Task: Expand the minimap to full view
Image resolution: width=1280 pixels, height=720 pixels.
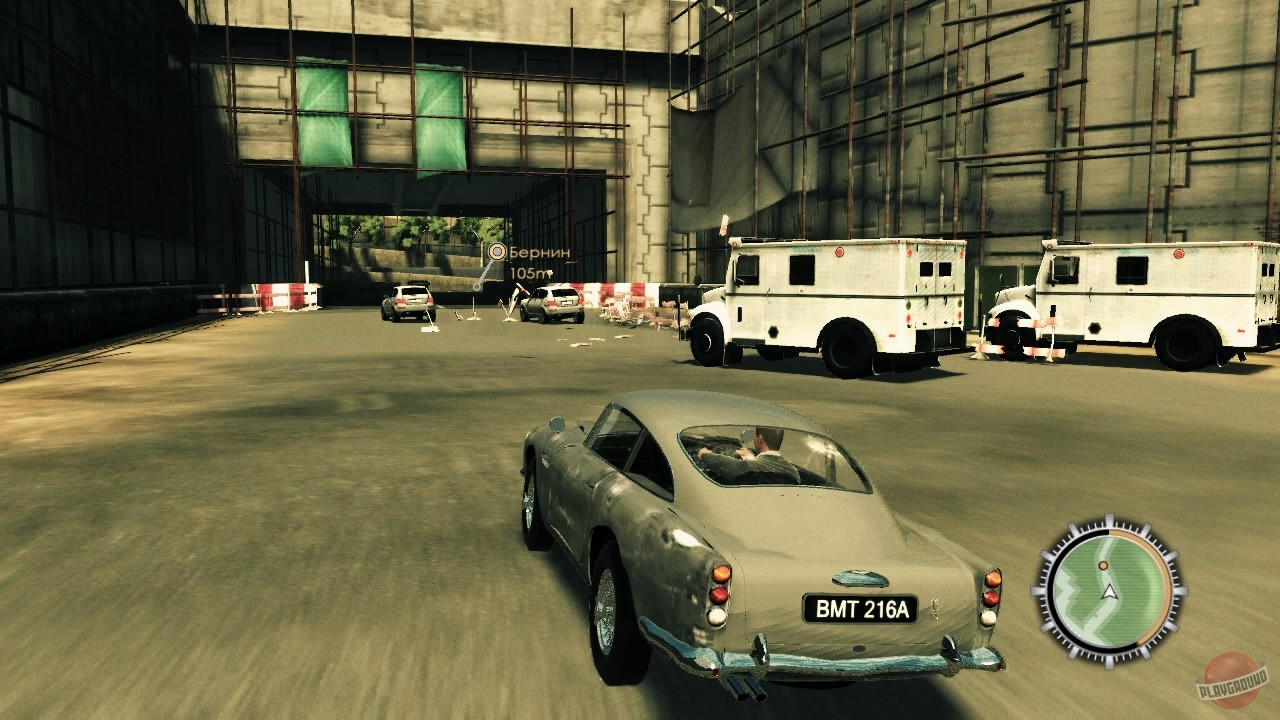Action: point(1109,590)
